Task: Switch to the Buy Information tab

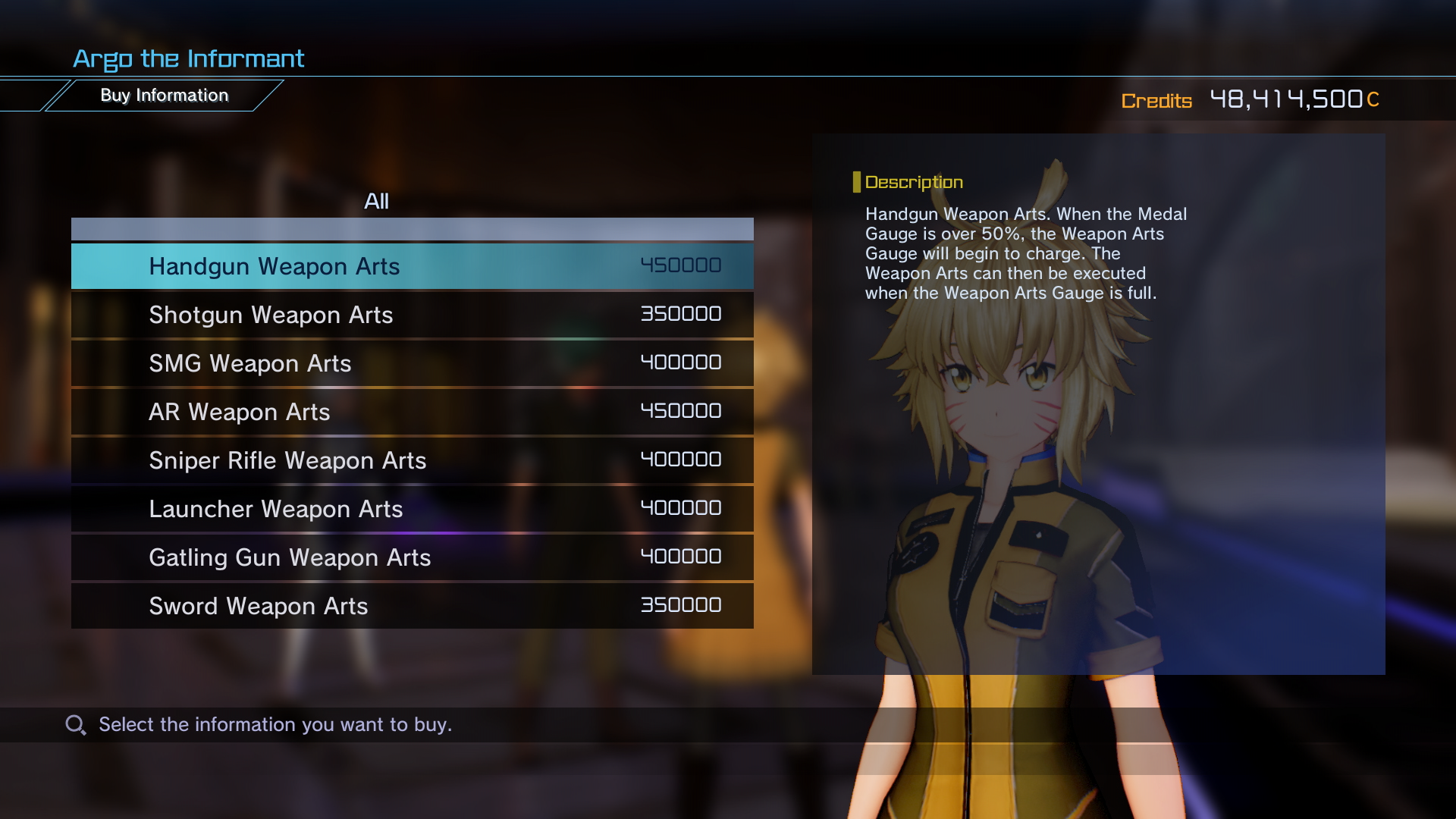Action: coord(165,95)
